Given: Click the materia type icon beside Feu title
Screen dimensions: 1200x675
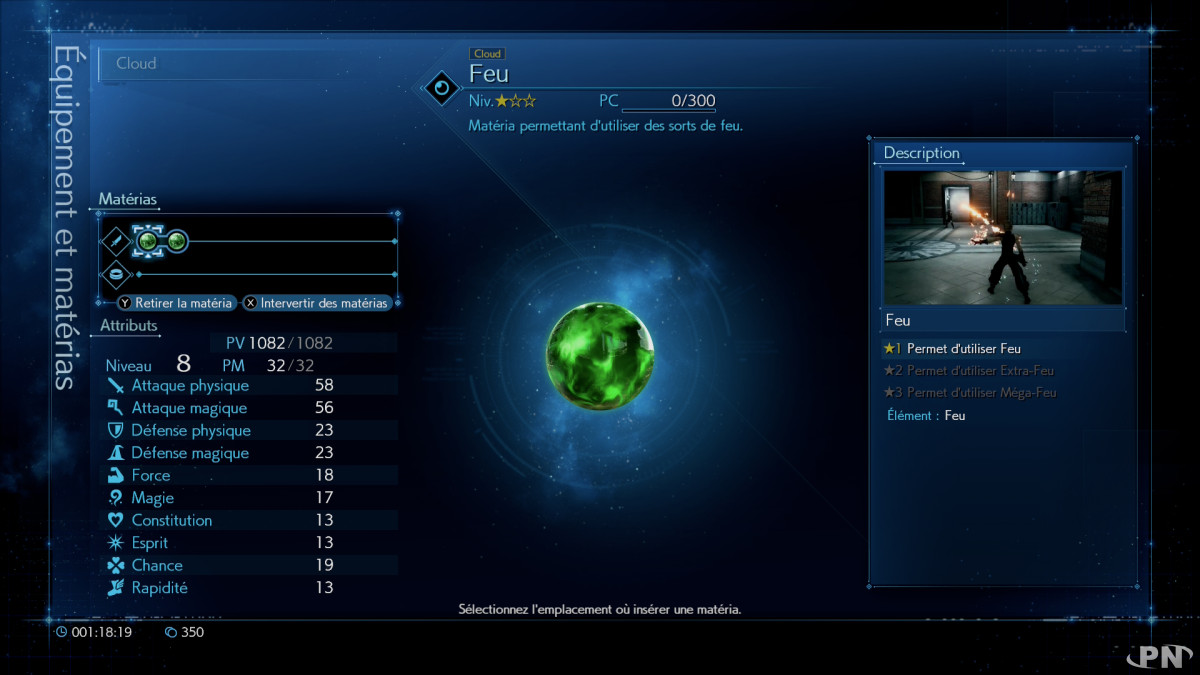Looking at the screenshot, I should (x=441, y=89).
